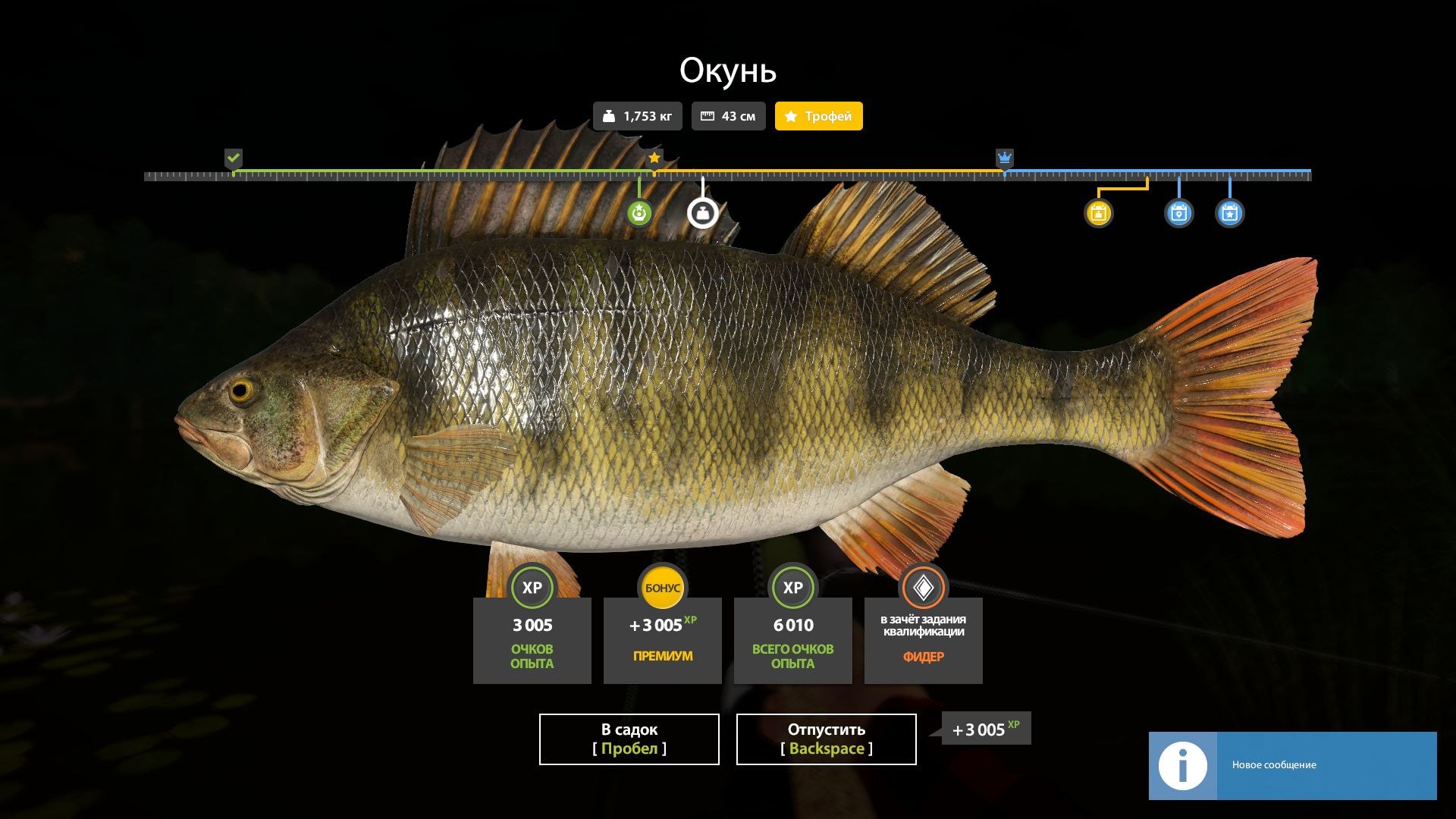Screen dimensions: 1456x819
Task: Put the perch in the keepnet (В садок)
Action: pos(629,739)
